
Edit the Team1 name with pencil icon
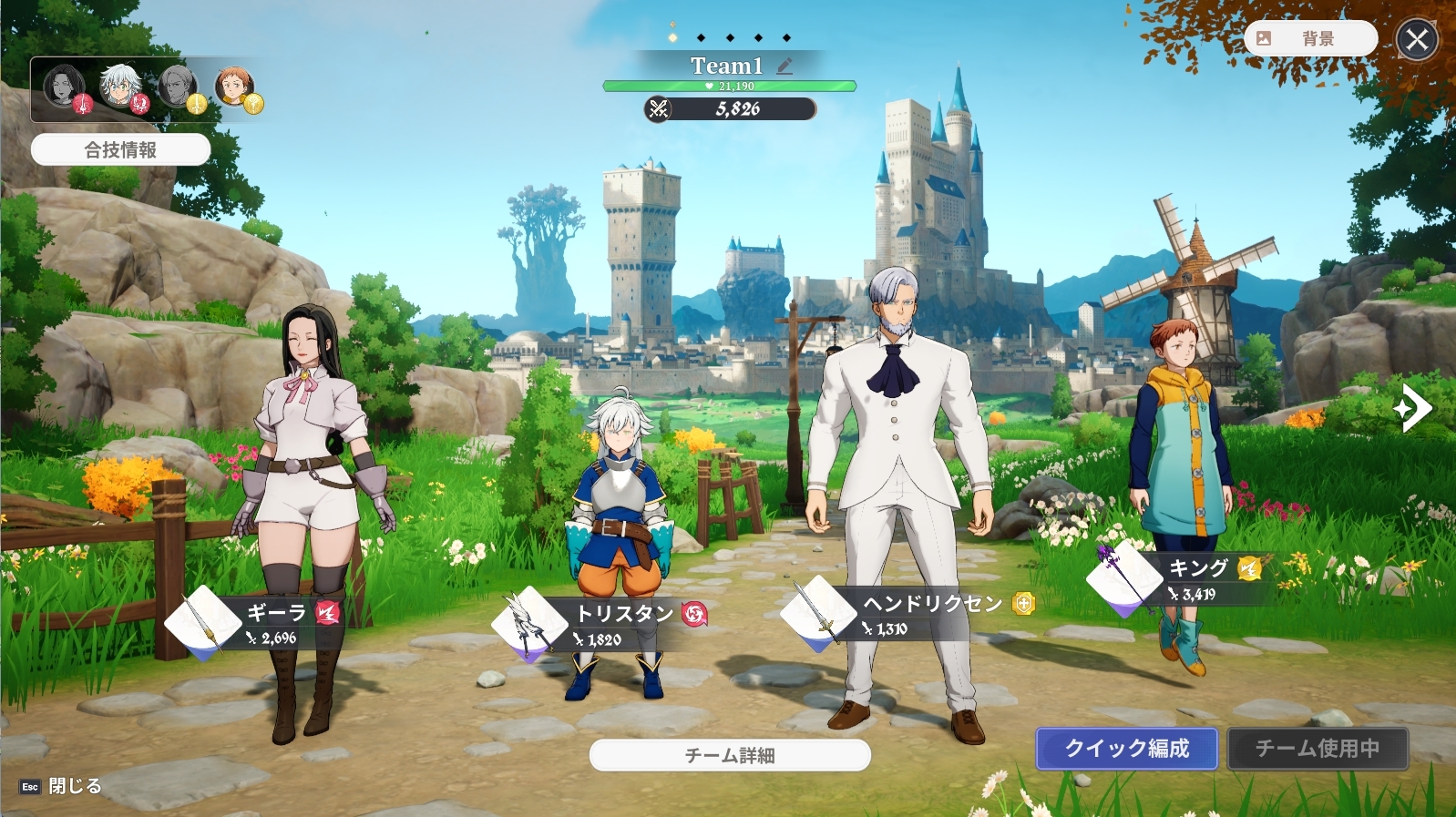click(784, 66)
